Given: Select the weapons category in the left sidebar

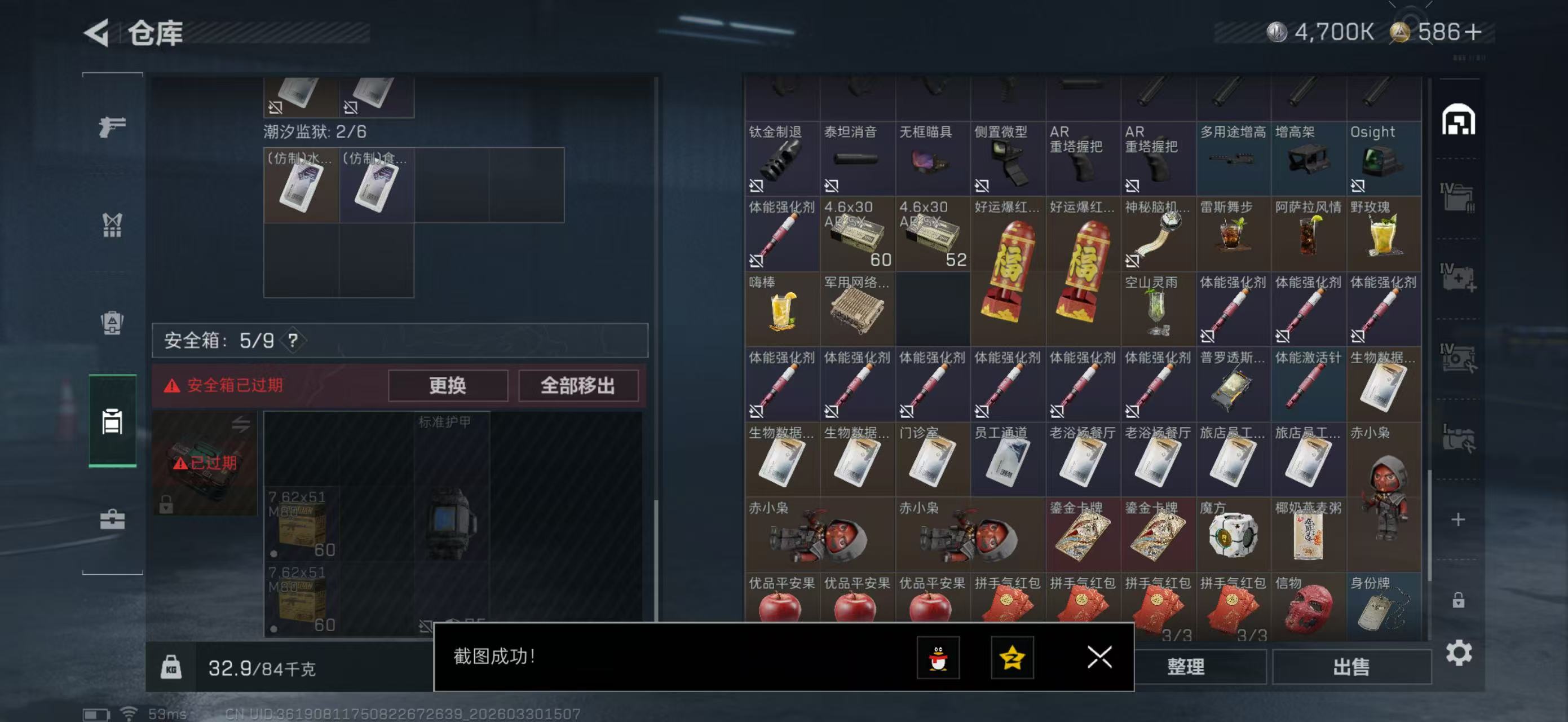Looking at the screenshot, I should (x=112, y=126).
